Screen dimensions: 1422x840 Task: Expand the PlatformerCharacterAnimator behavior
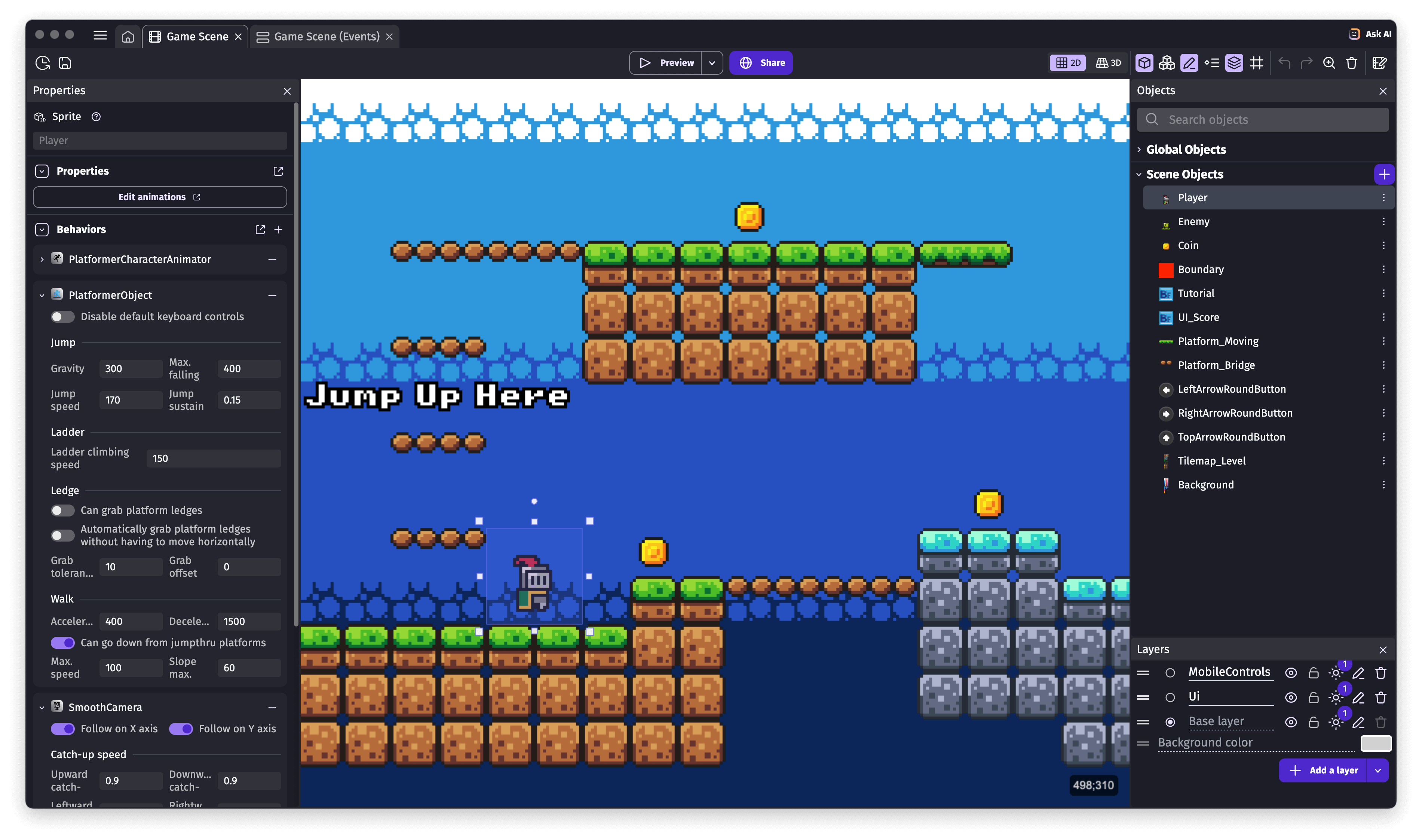point(42,259)
